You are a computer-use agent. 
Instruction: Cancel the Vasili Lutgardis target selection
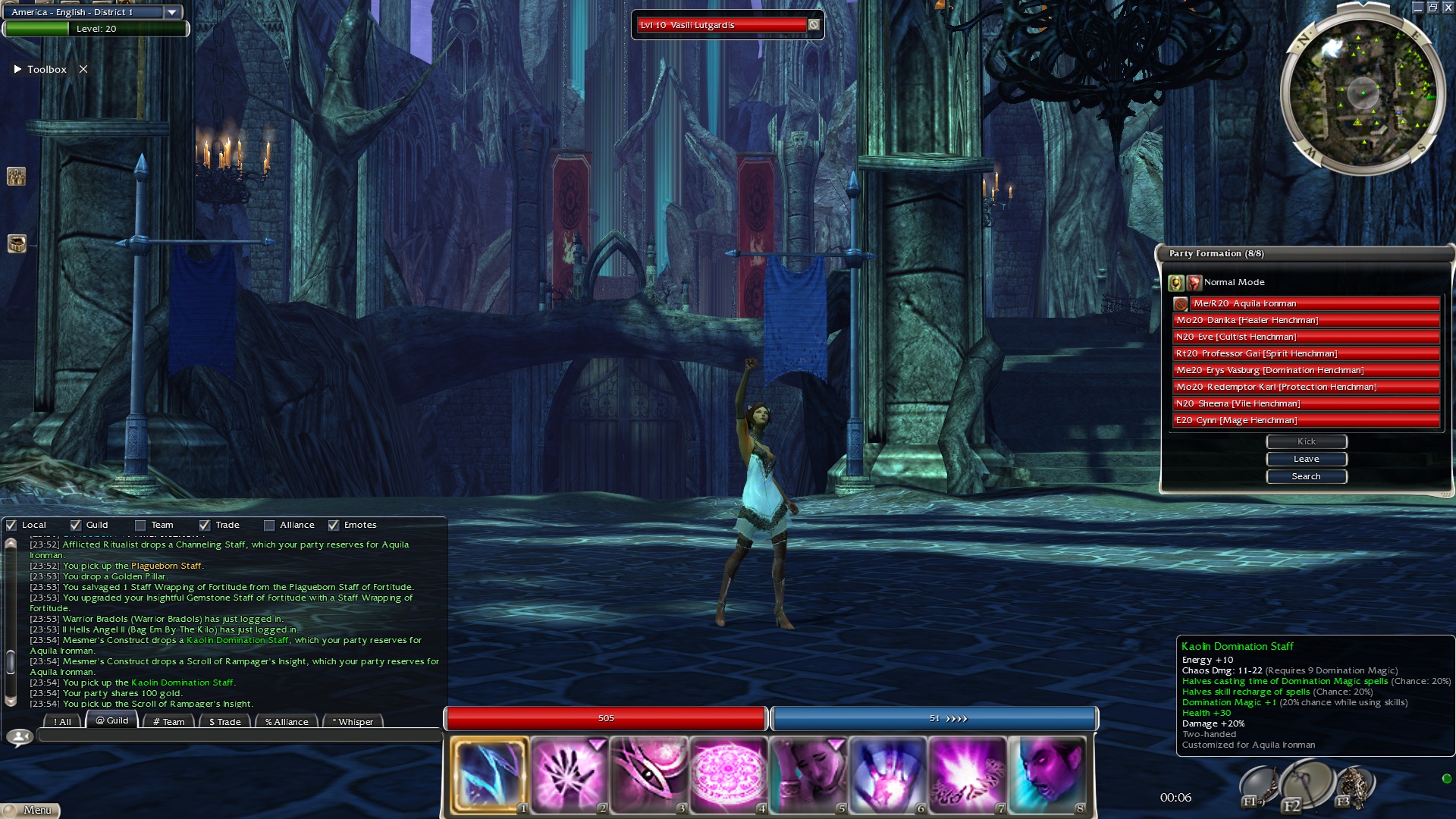(x=814, y=25)
